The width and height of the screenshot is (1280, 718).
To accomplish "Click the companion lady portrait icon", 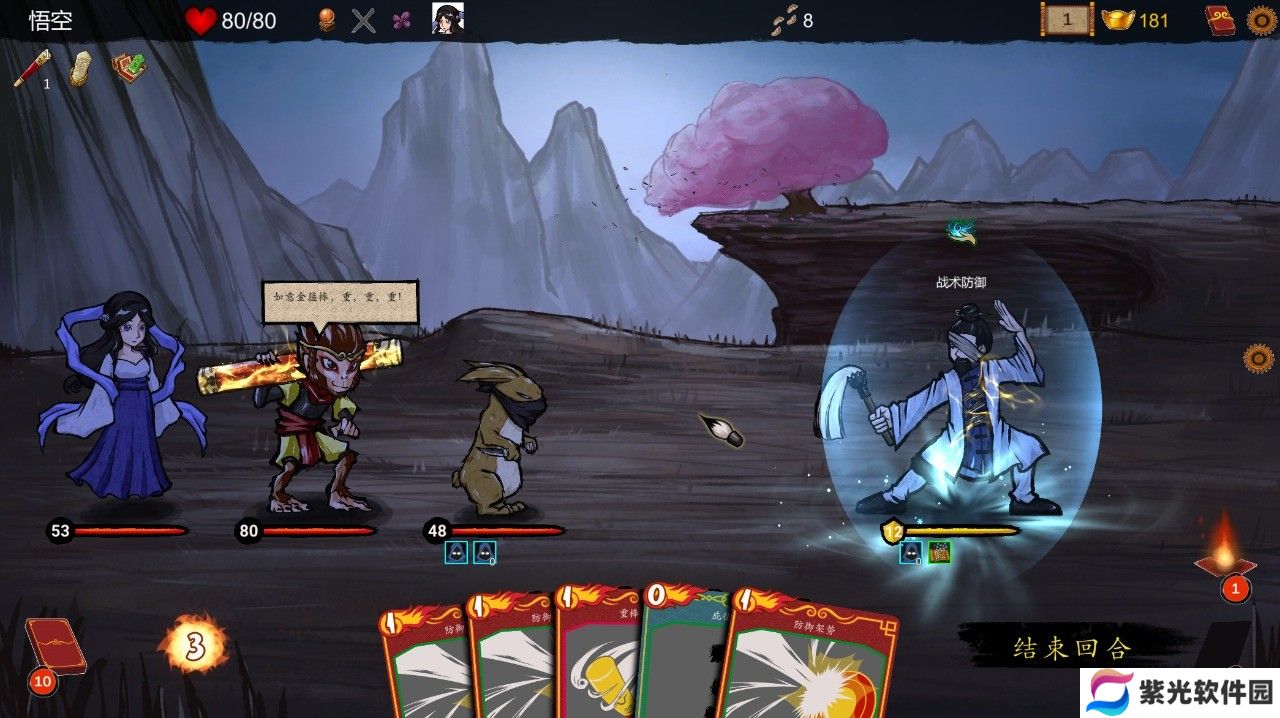I will 447,19.
